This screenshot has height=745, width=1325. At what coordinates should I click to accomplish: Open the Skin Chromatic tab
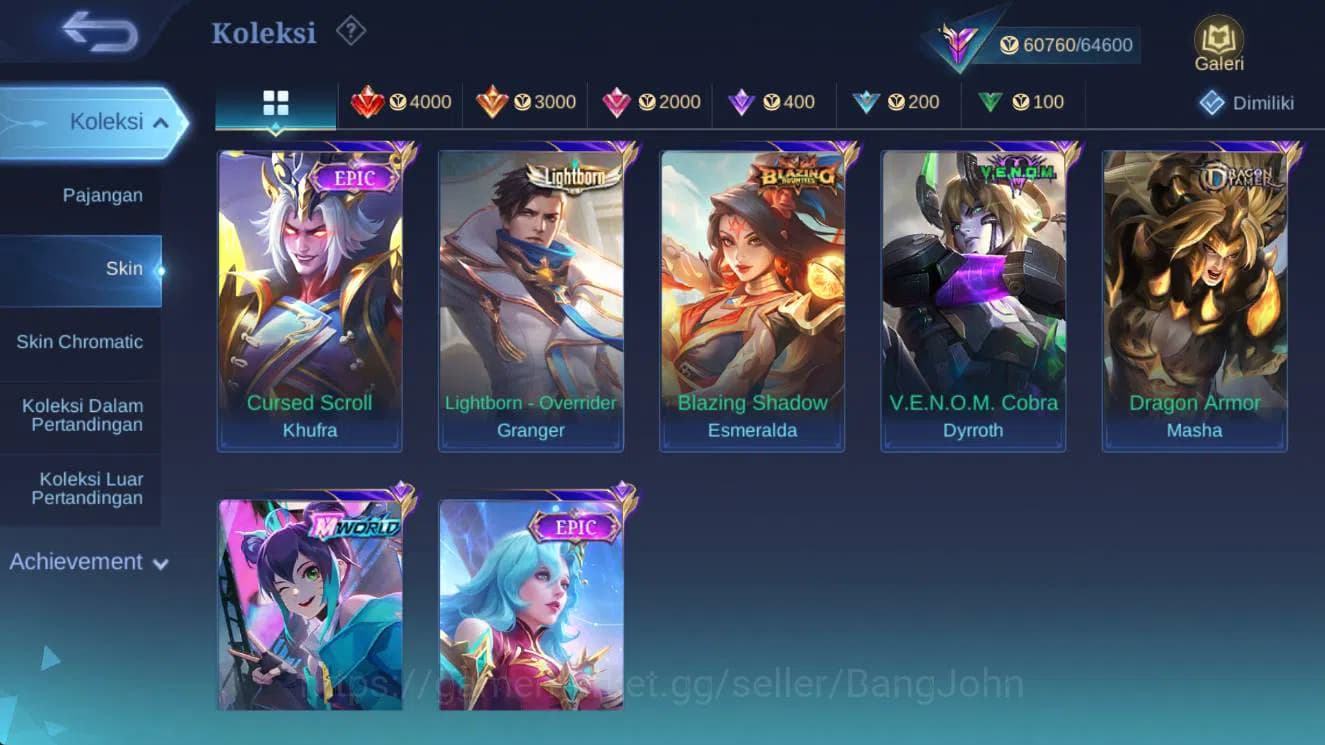tap(82, 341)
